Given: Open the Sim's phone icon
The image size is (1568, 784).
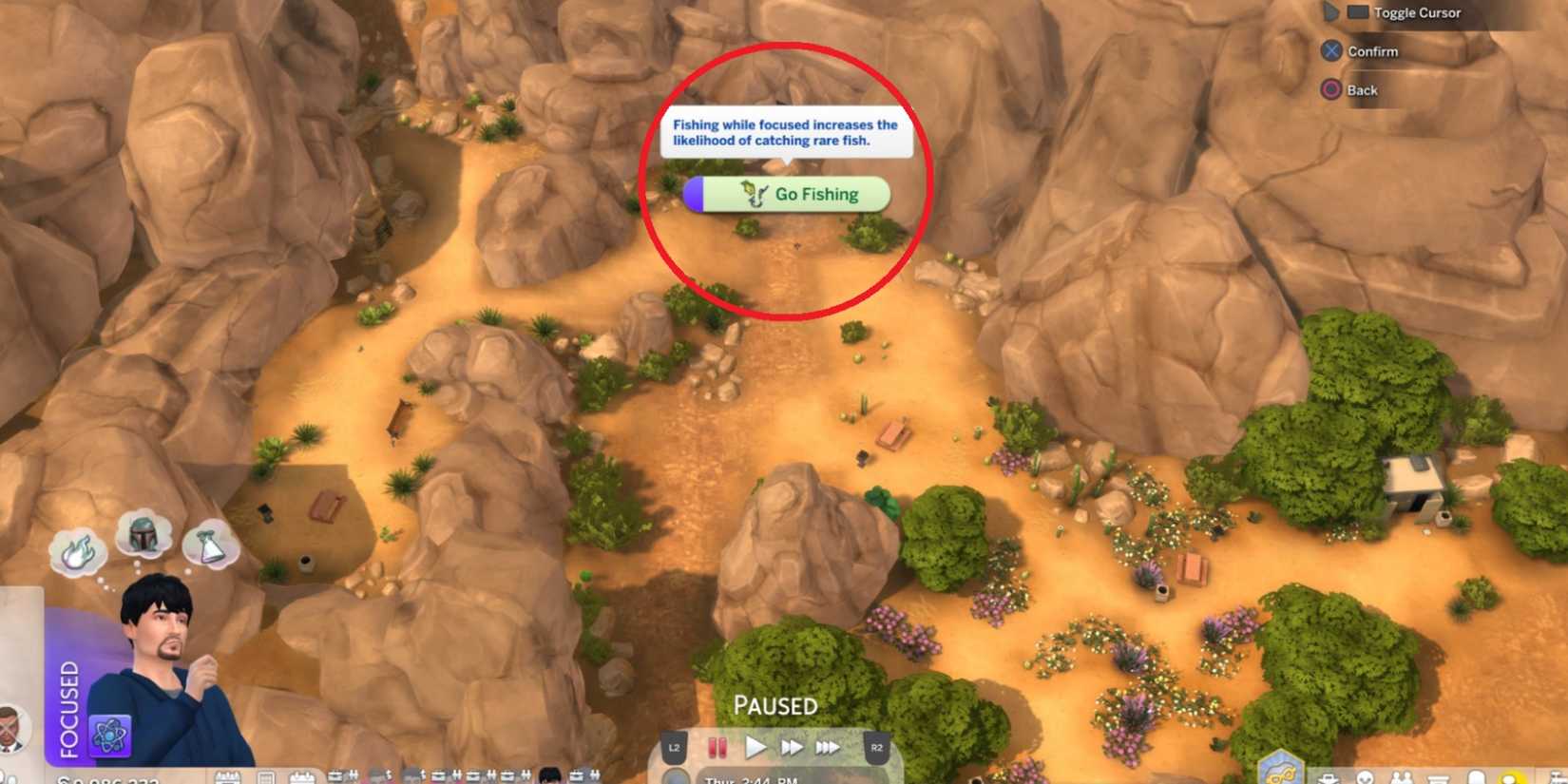Looking at the screenshot, I should pyautogui.click(x=1477, y=777).
